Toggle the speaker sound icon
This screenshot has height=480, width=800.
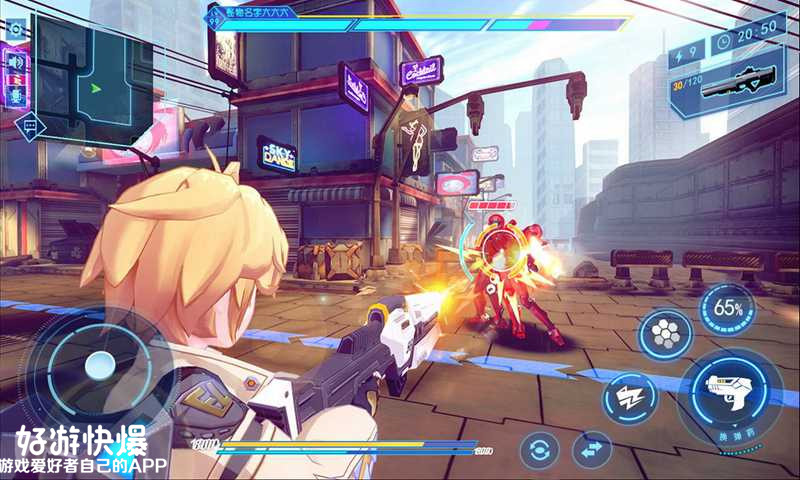15,62
